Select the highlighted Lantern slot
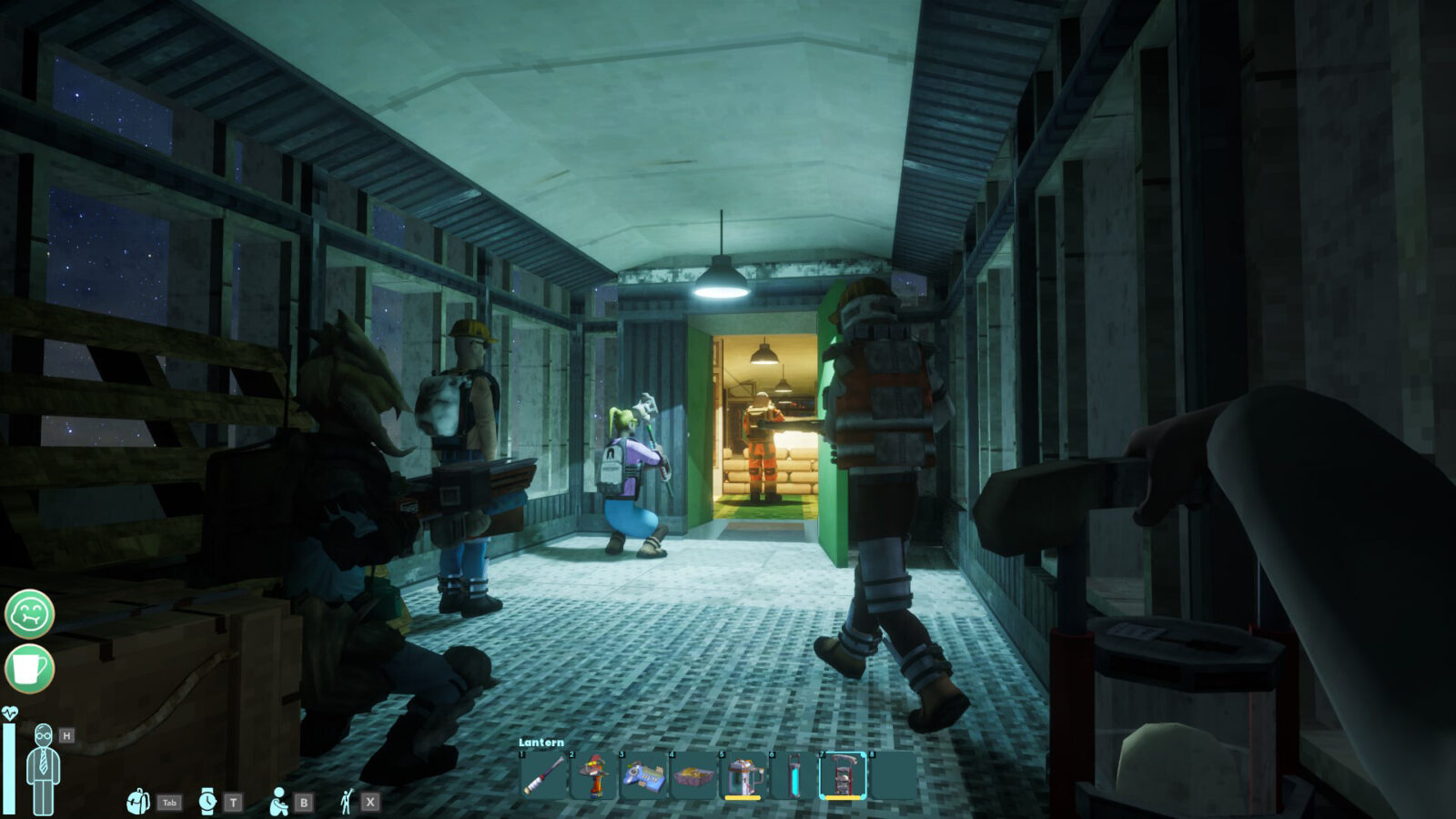The image size is (1456, 819). click(843, 776)
